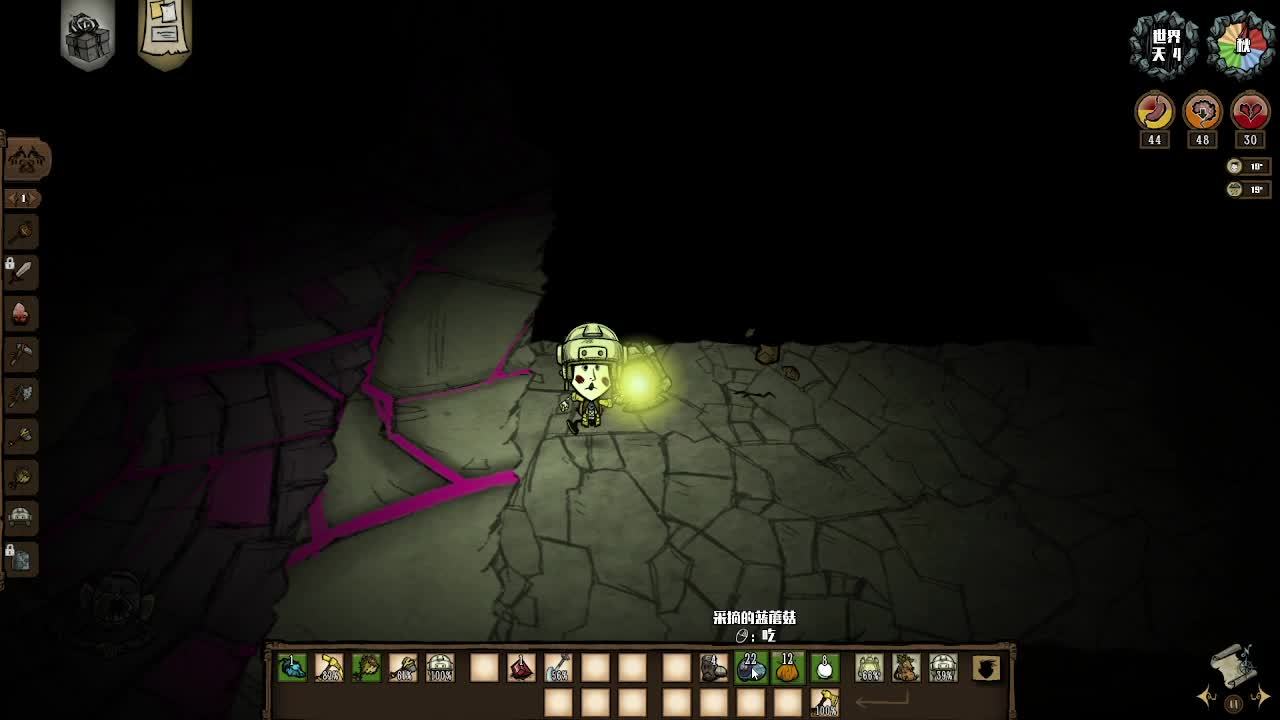Select the pickaxe crafting recipe
The width and height of the screenshot is (1280, 720).
point(21,354)
